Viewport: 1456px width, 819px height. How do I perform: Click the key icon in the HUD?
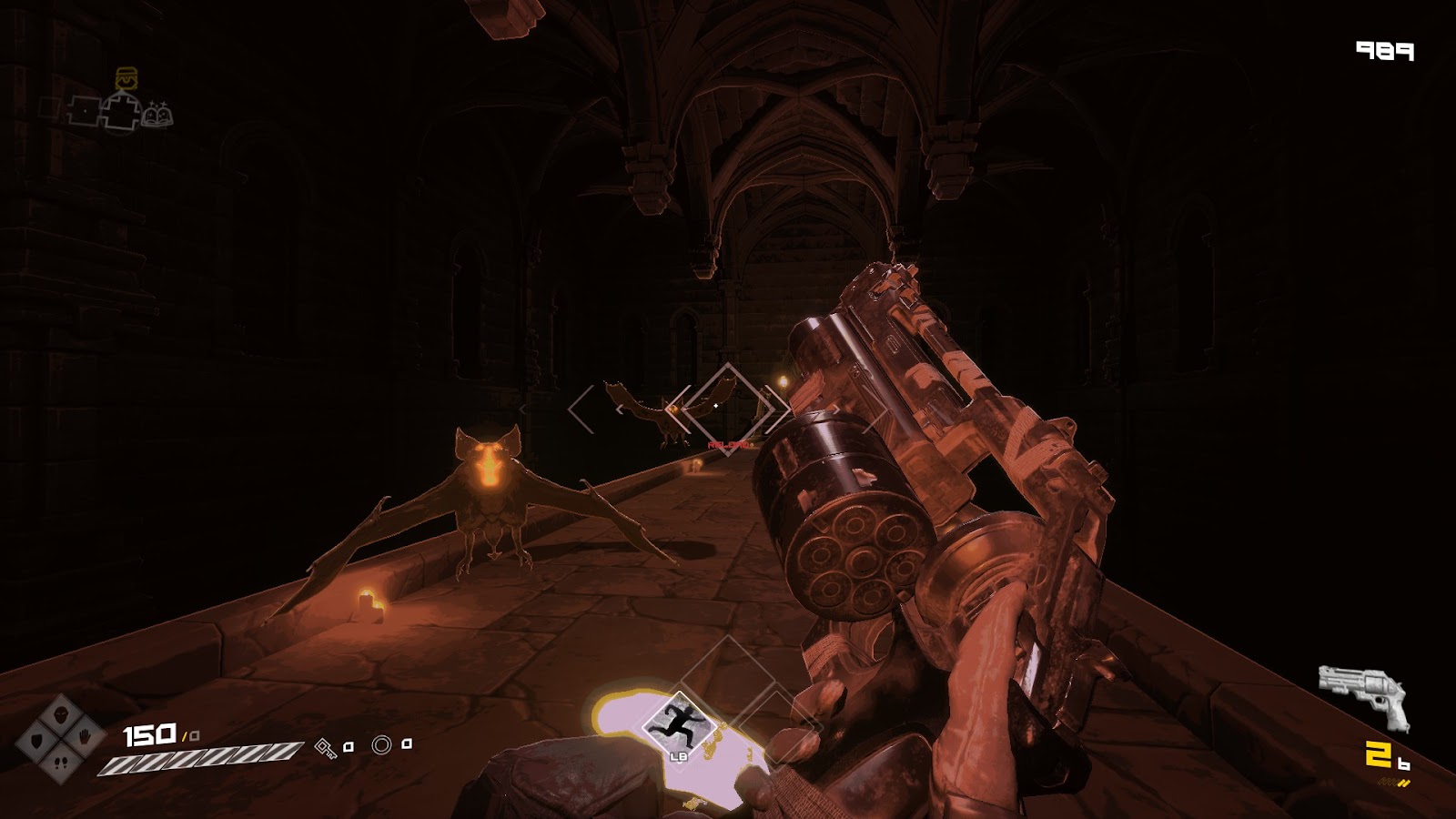click(325, 748)
